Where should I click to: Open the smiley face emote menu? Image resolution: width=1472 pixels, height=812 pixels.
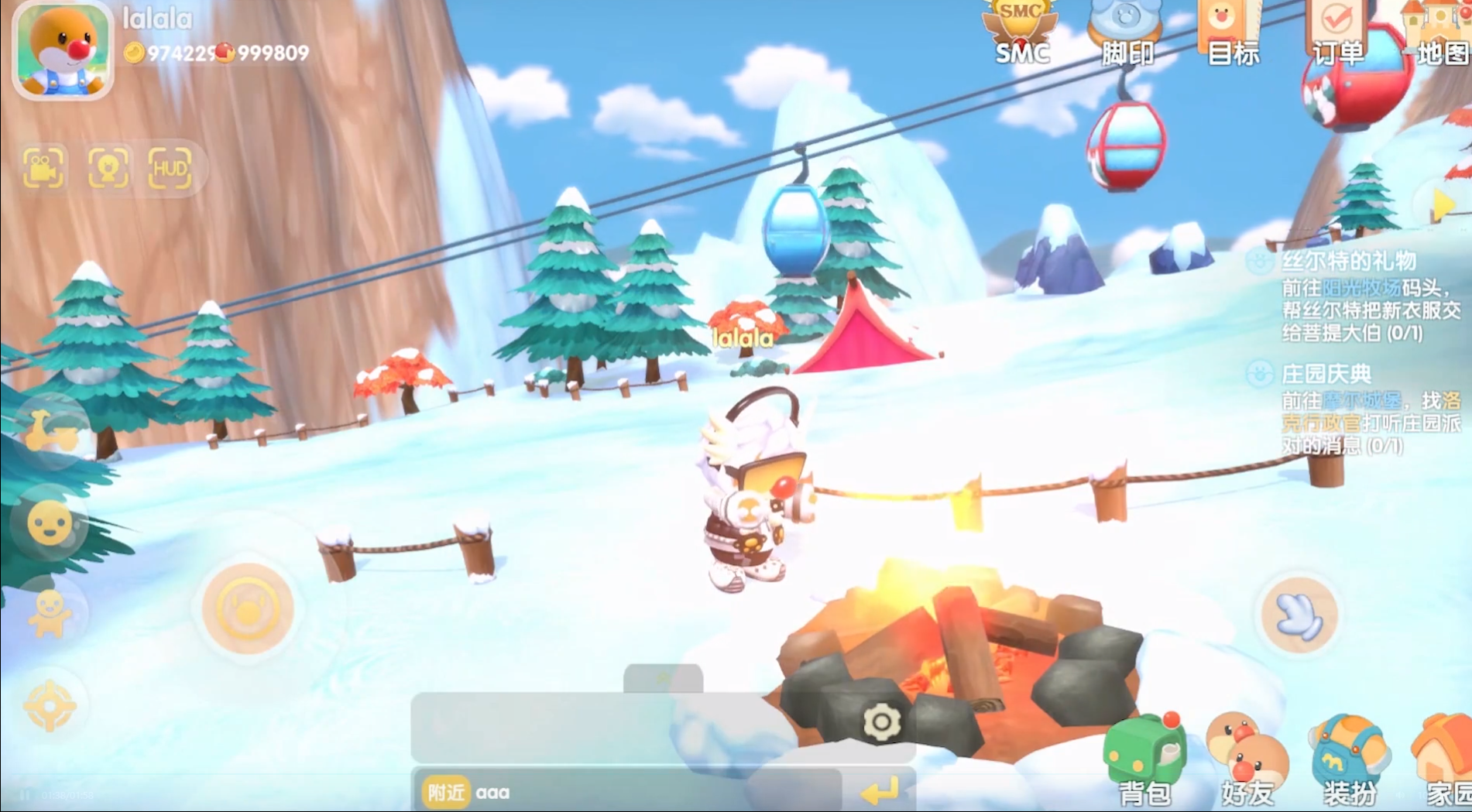(50, 524)
